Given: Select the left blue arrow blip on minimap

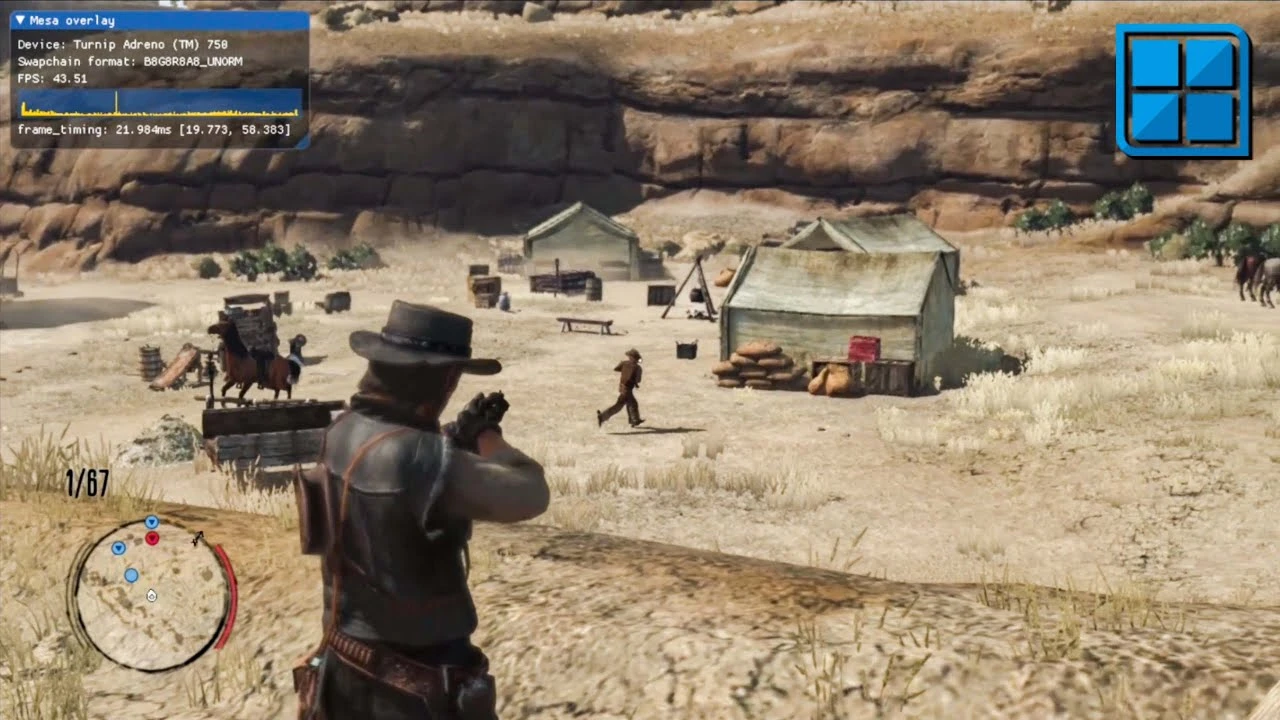Looking at the screenshot, I should click(119, 549).
